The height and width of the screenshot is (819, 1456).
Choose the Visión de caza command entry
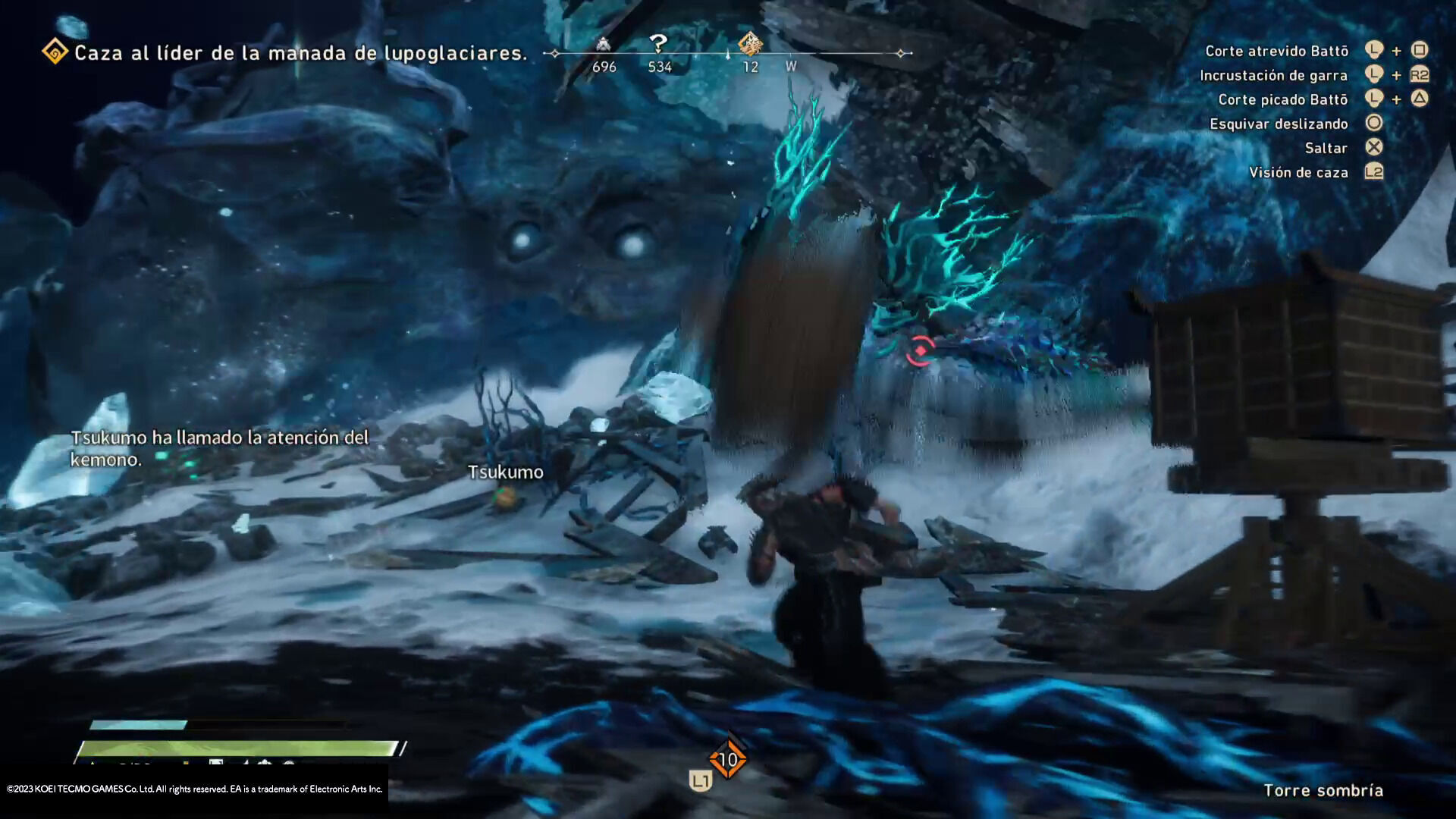click(1298, 172)
